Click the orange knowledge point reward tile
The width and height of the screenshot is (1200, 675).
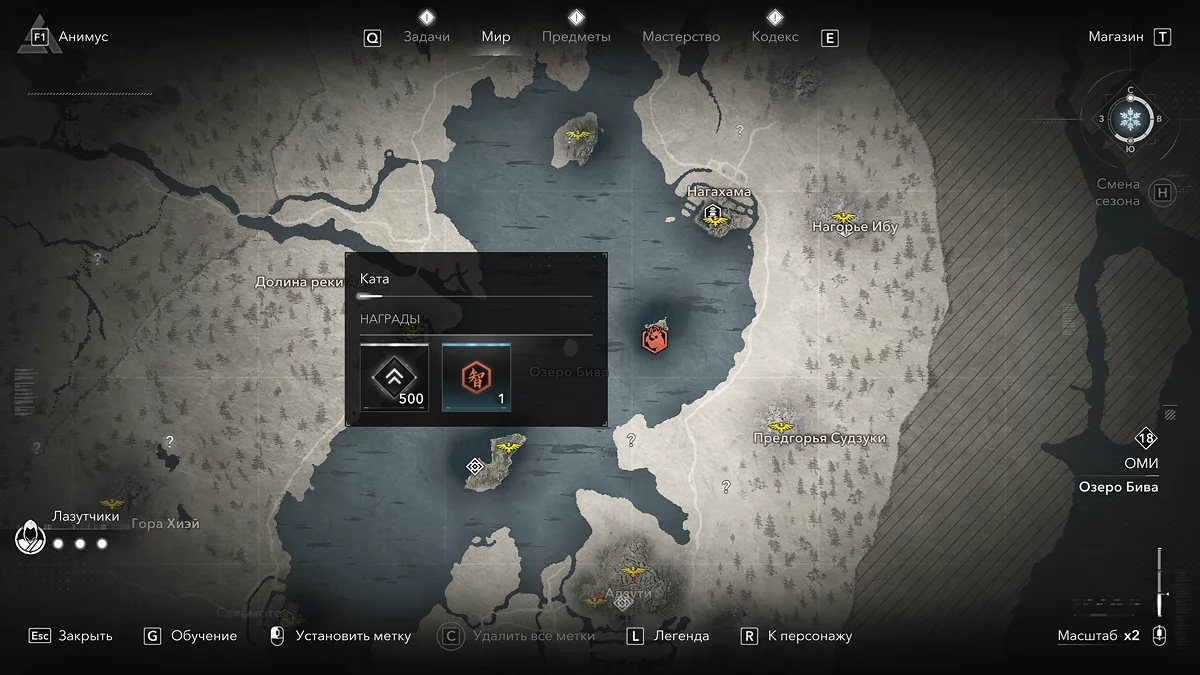[476, 377]
